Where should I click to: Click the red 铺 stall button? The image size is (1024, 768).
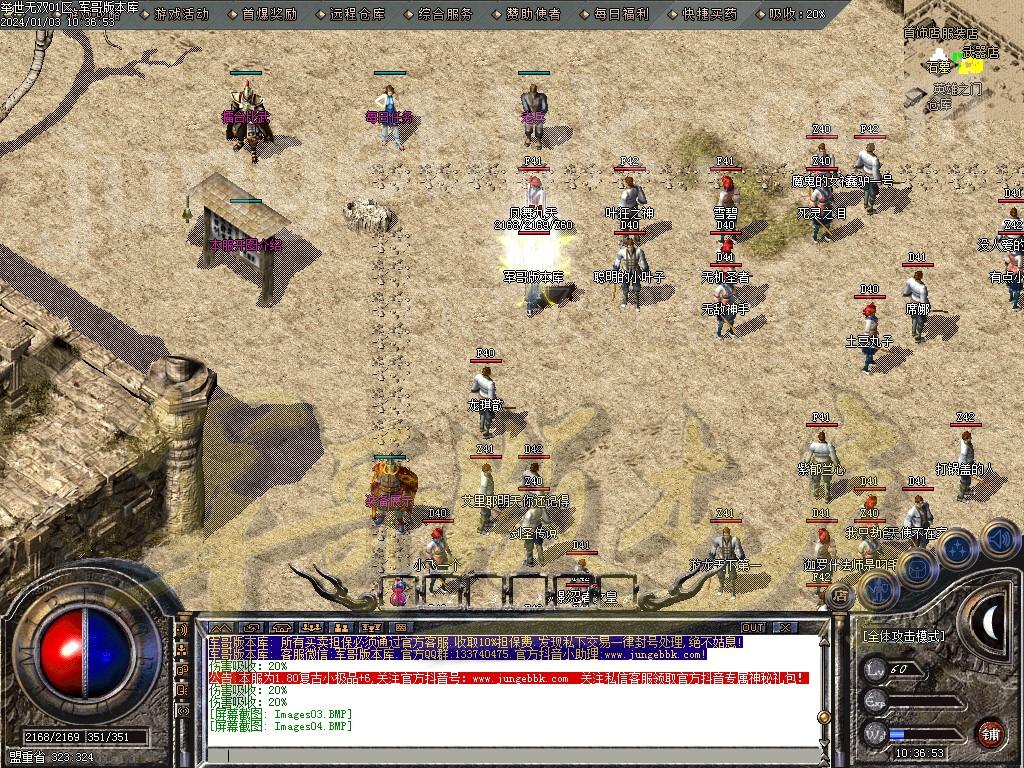click(990, 733)
